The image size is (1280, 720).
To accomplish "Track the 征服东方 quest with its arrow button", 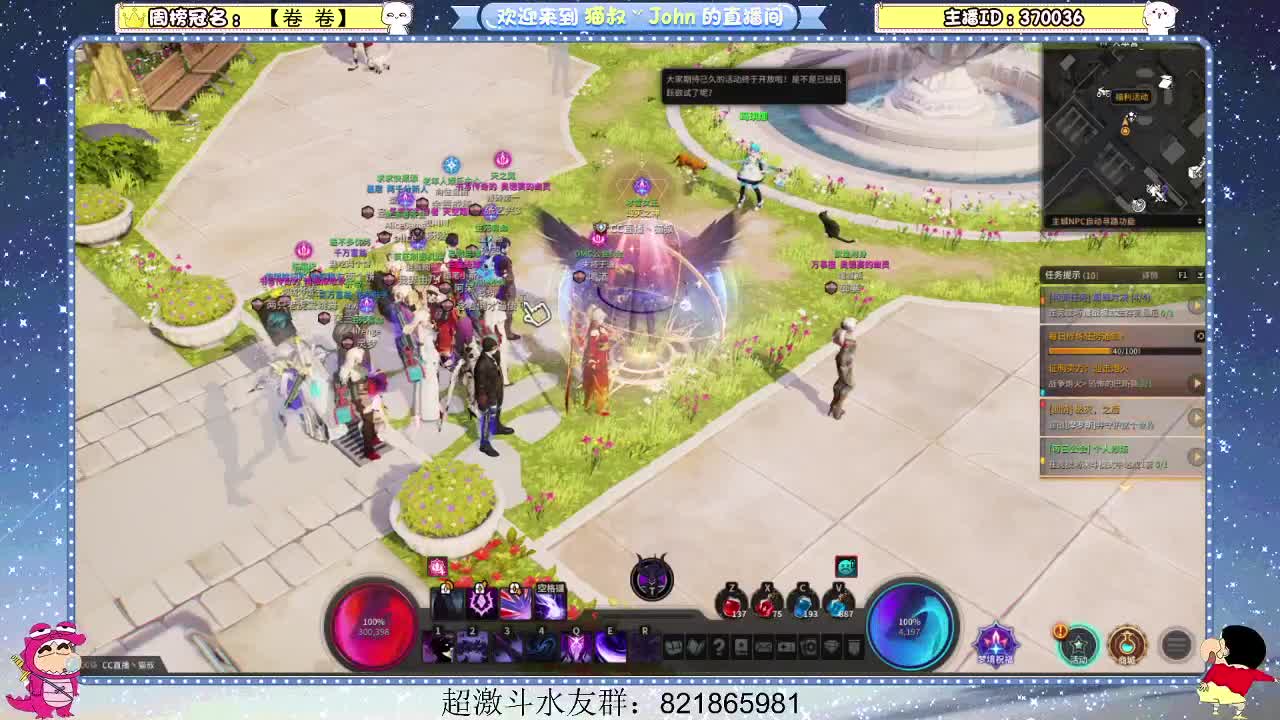I will [x=1196, y=382].
